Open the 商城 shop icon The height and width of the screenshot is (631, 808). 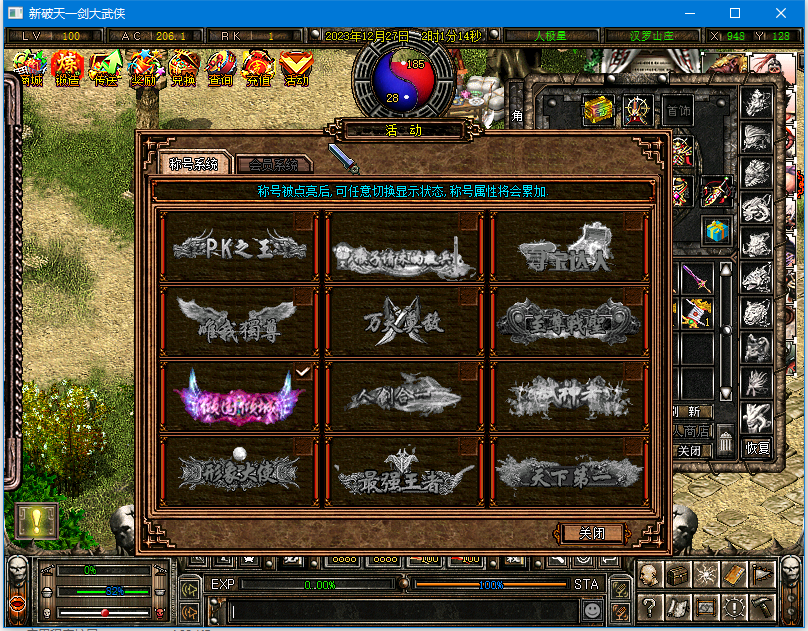[28, 68]
